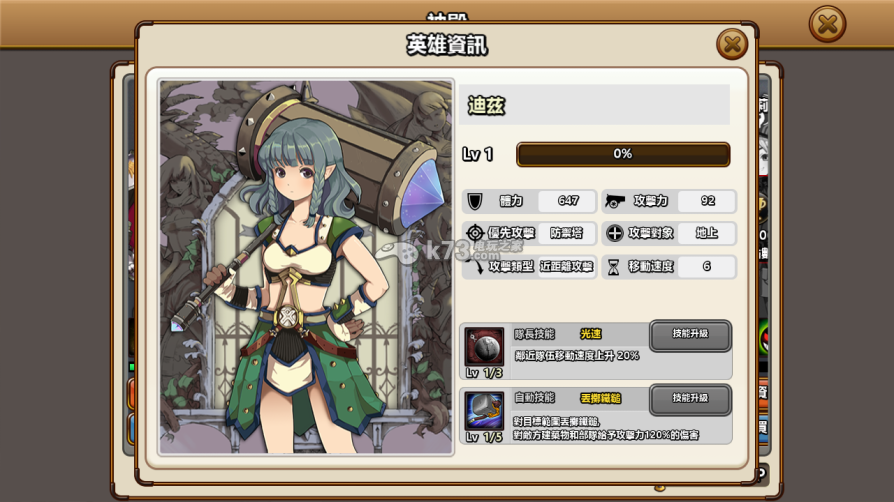Select the hammer throw auto skill icon
This screenshot has height=502, width=894.
[x=484, y=411]
